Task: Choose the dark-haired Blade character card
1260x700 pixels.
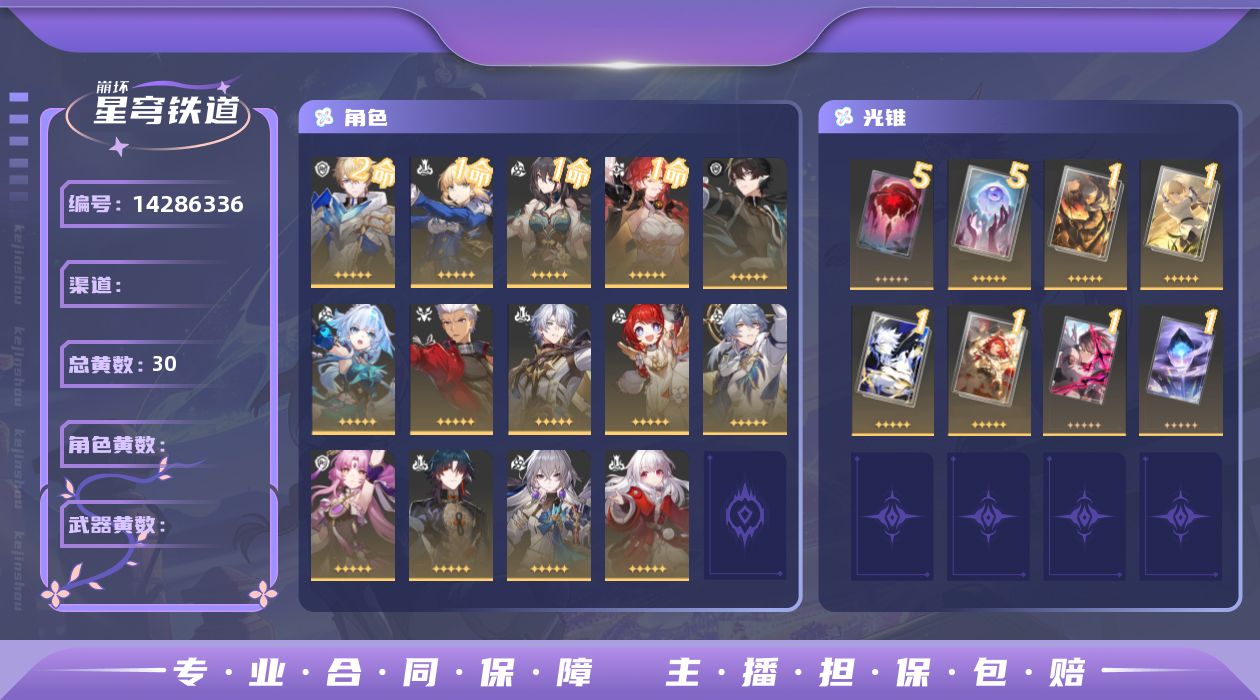Action: [x=451, y=515]
